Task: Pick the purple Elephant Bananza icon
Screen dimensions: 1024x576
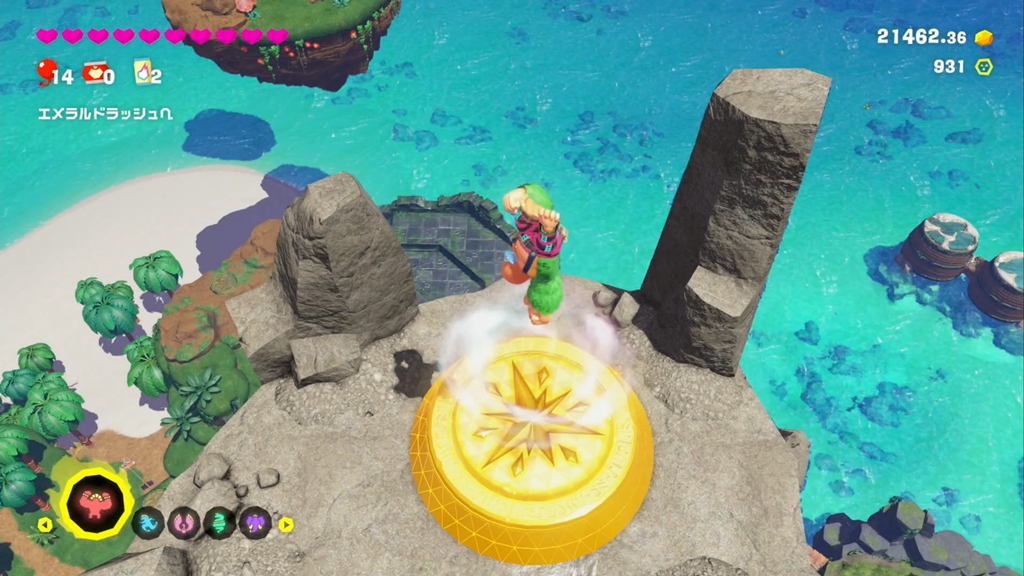Action: pyautogui.click(x=254, y=522)
